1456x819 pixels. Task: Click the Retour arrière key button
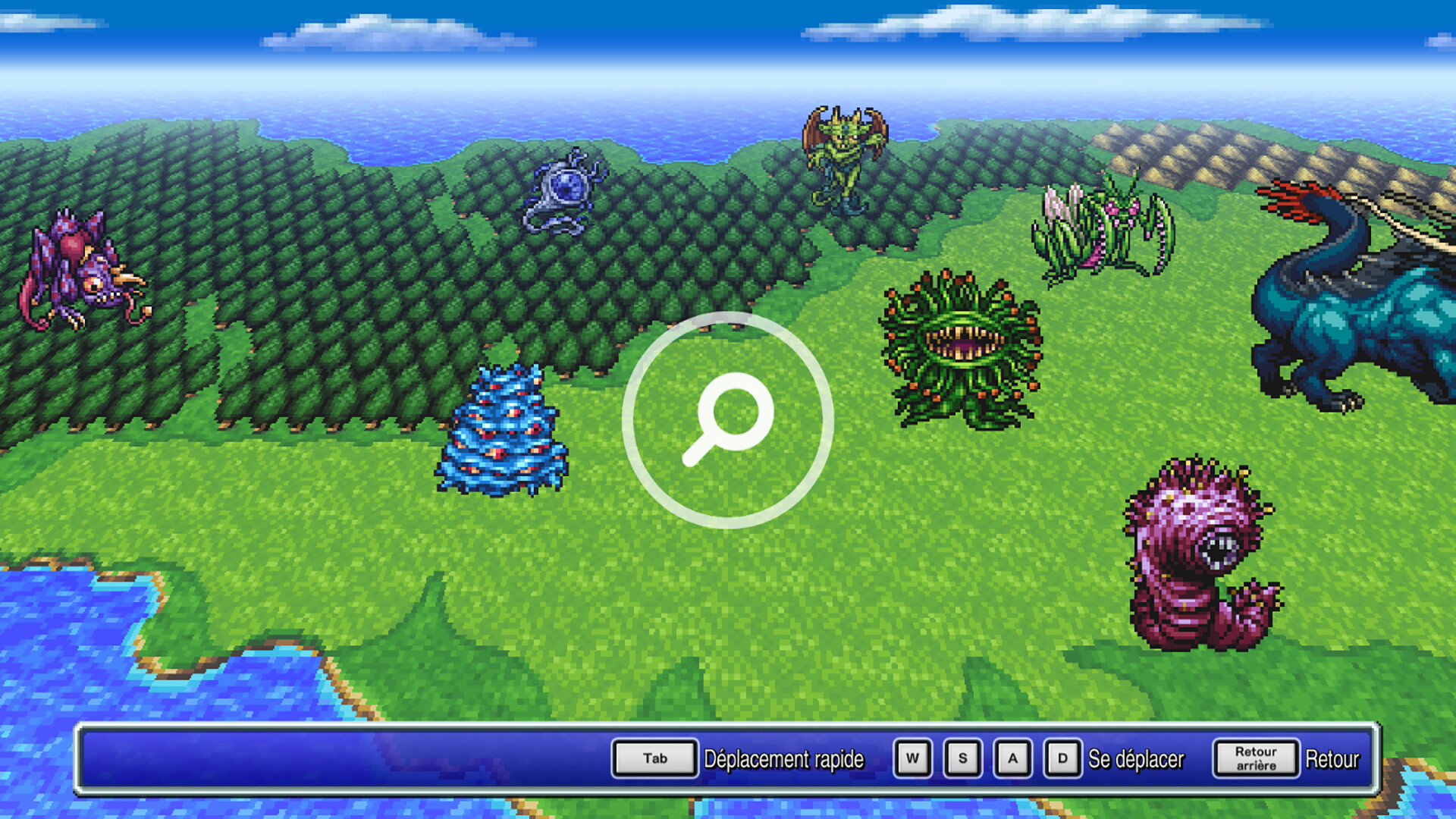pyautogui.click(x=1255, y=757)
